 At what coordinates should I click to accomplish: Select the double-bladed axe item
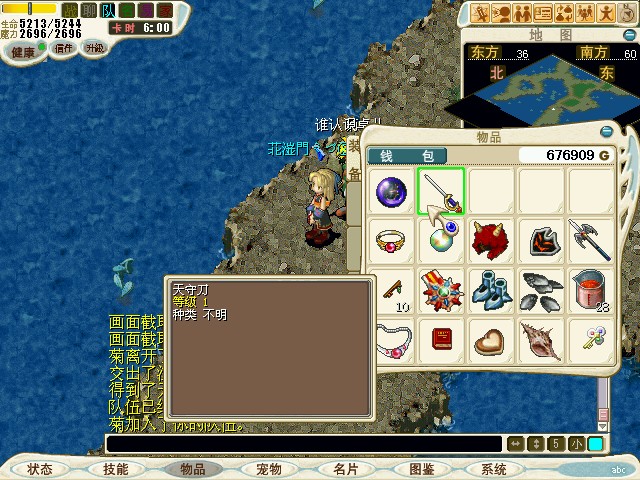pyautogui.click(x=590, y=241)
